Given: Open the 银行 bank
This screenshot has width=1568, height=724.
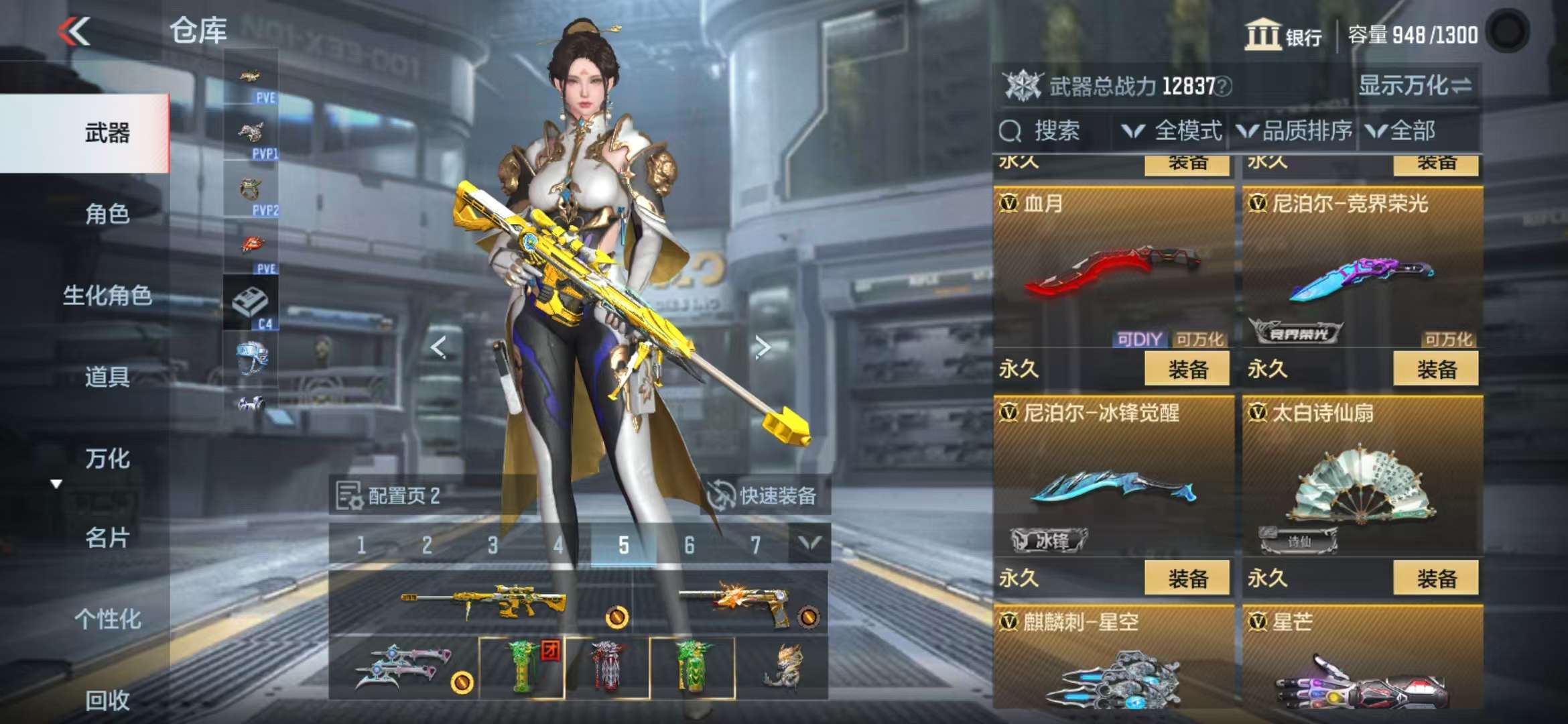Looking at the screenshot, I should click(x=1283, y=35).
